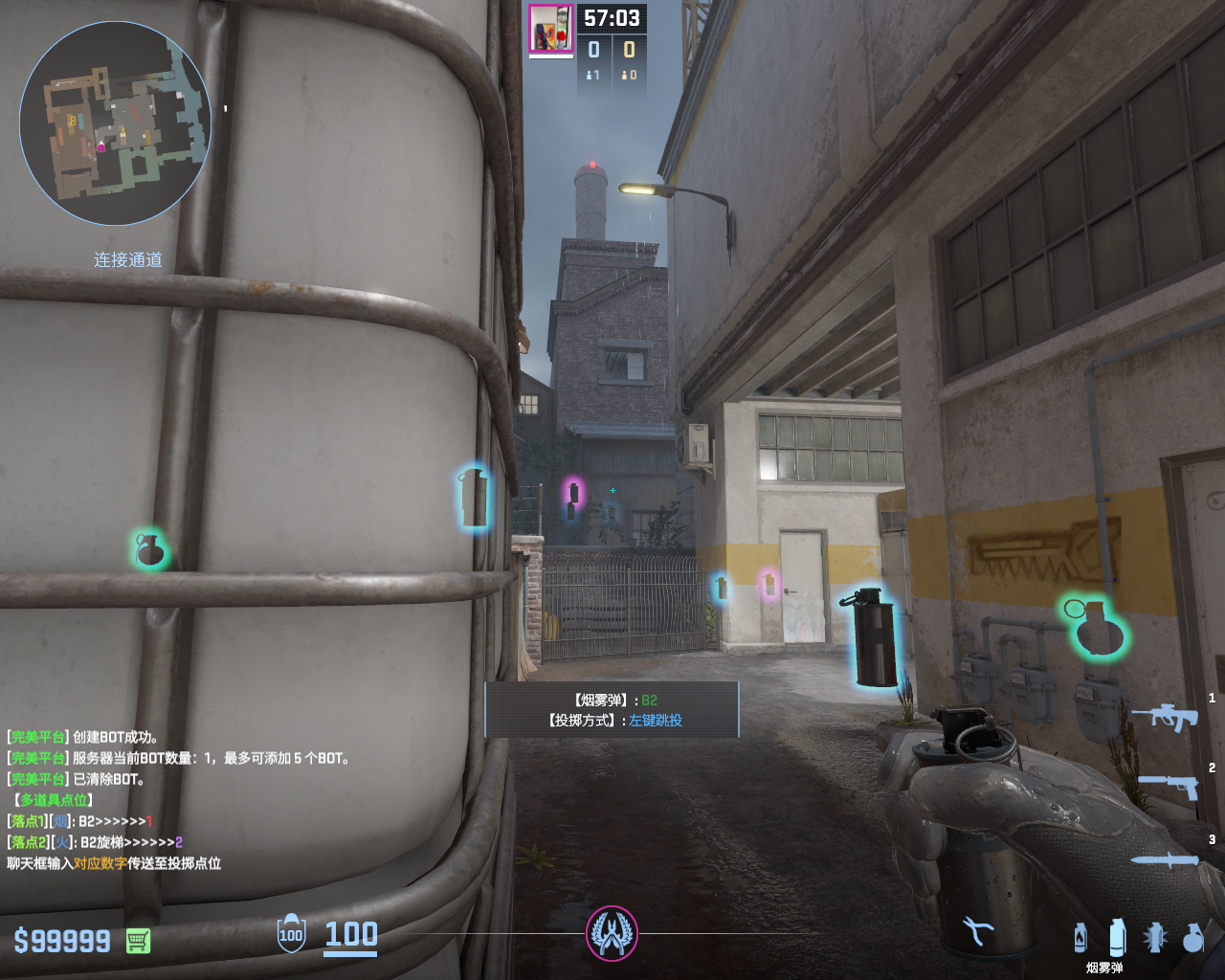The width and height of the screenshot is (1225, 980).
Task: Click the circular radar minimap
Action: [x=115, y=123]
